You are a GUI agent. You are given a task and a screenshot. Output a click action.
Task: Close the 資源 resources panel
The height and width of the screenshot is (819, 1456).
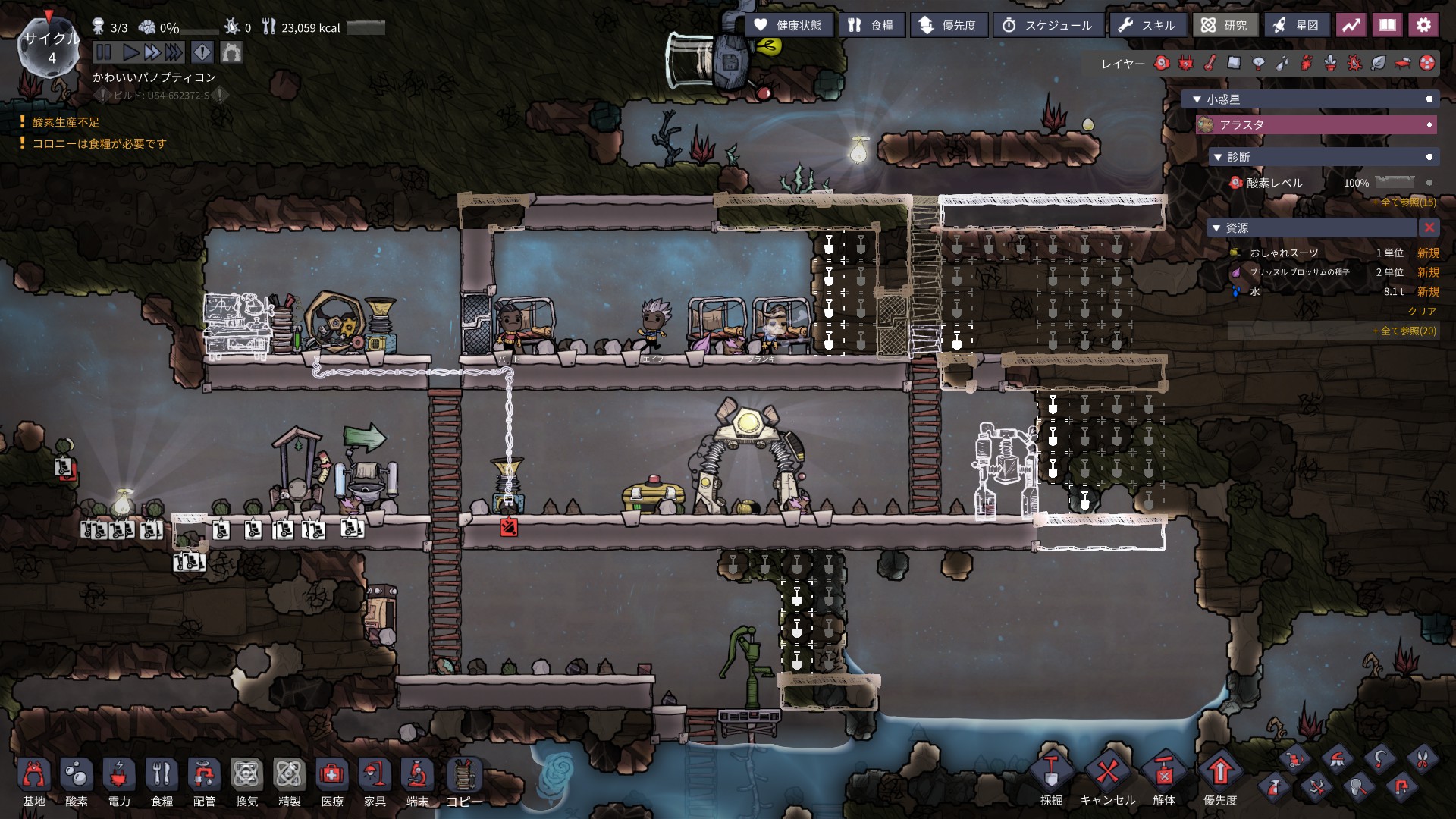pyautogui.click(x=1429, y=227)
